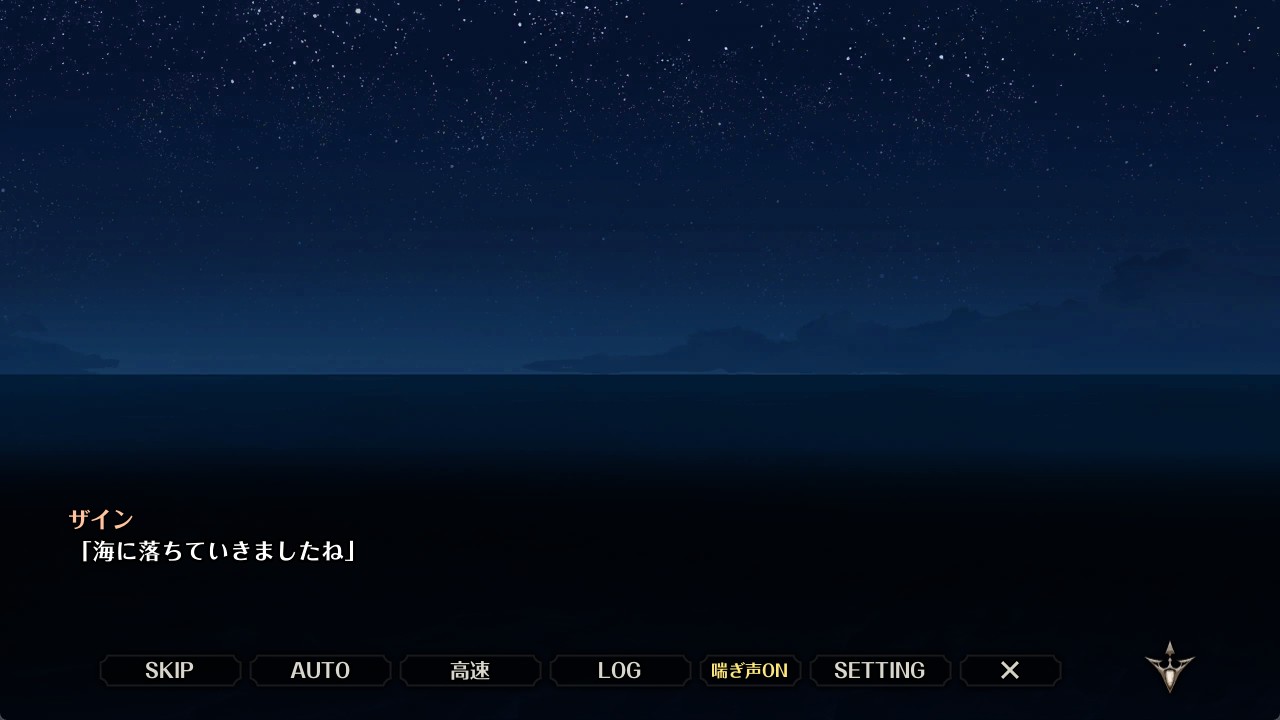The image size is (1280, 720).
Task: Enable AUTO text advance
Action: (x=320, y=670)
